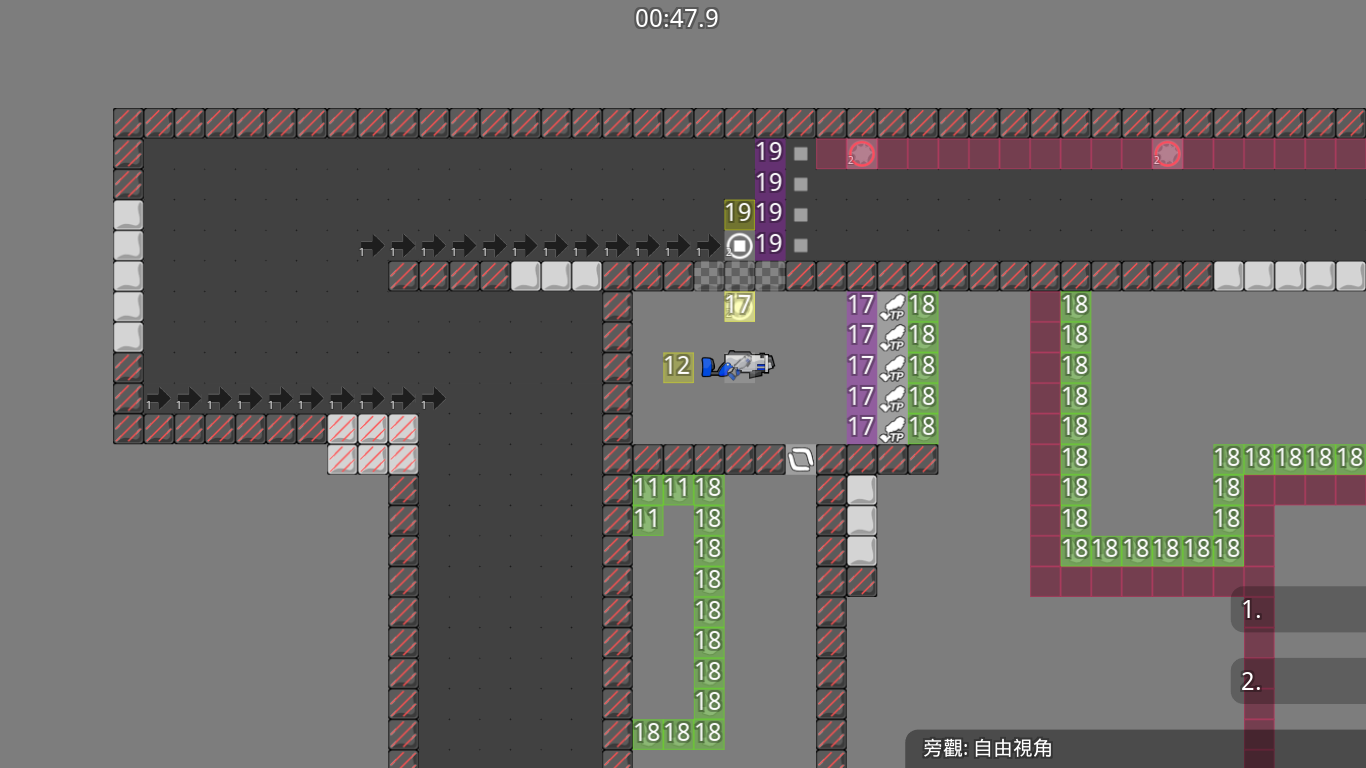Viewport: 1366px width, 768px height.
Task: Toggle the top gray square beside the 19 column
Action: (799, 153)
